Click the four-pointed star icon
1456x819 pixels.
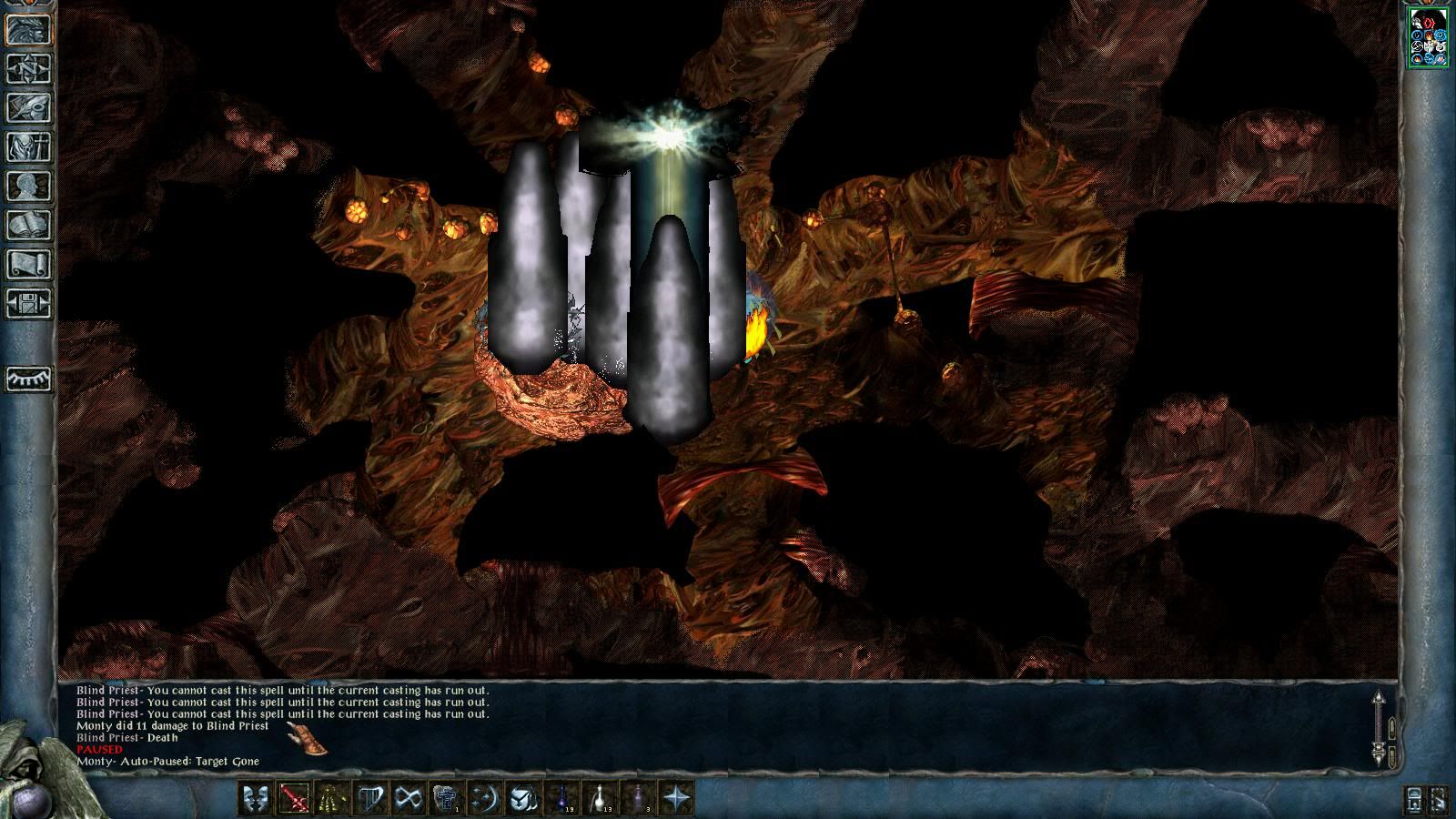[x=677, y=799]
